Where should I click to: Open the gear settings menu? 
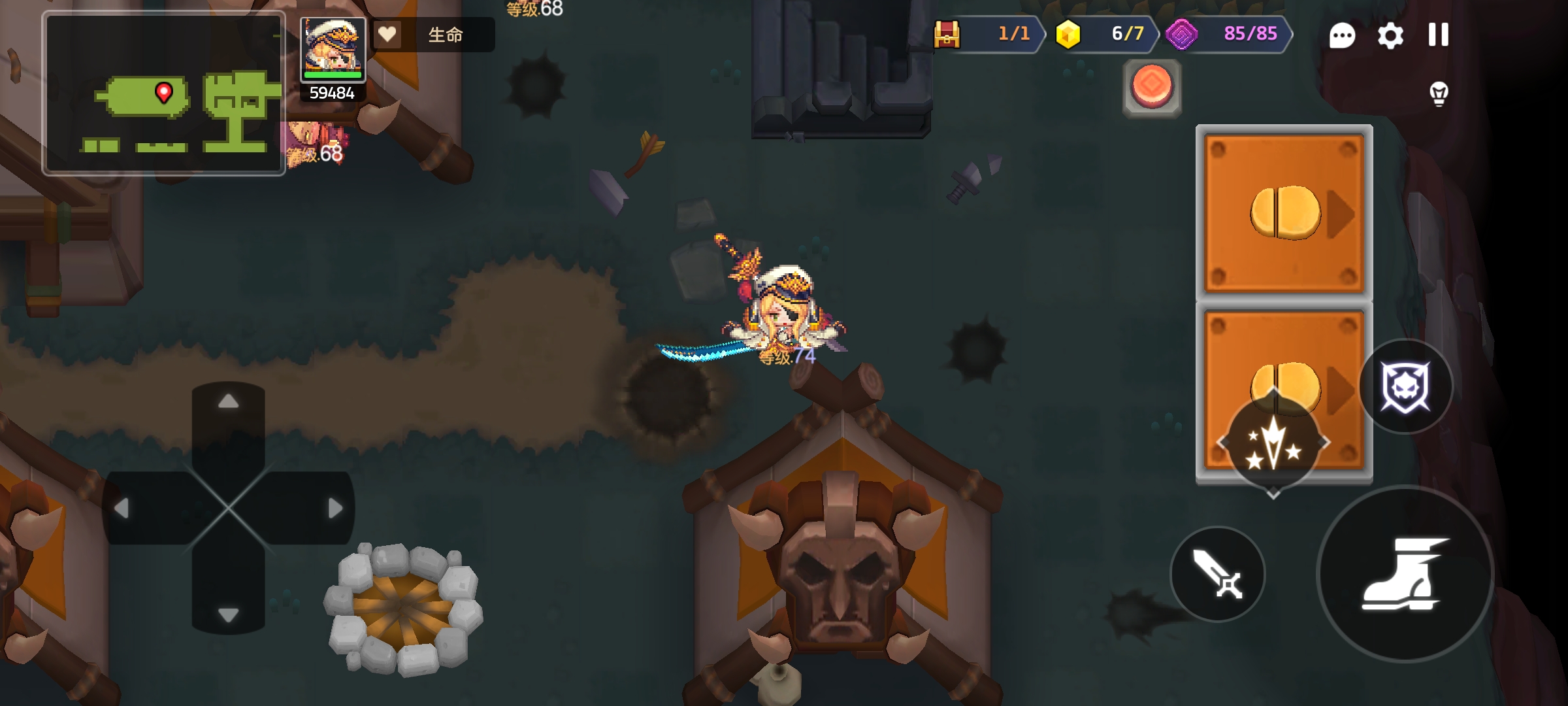point(1390,35)
